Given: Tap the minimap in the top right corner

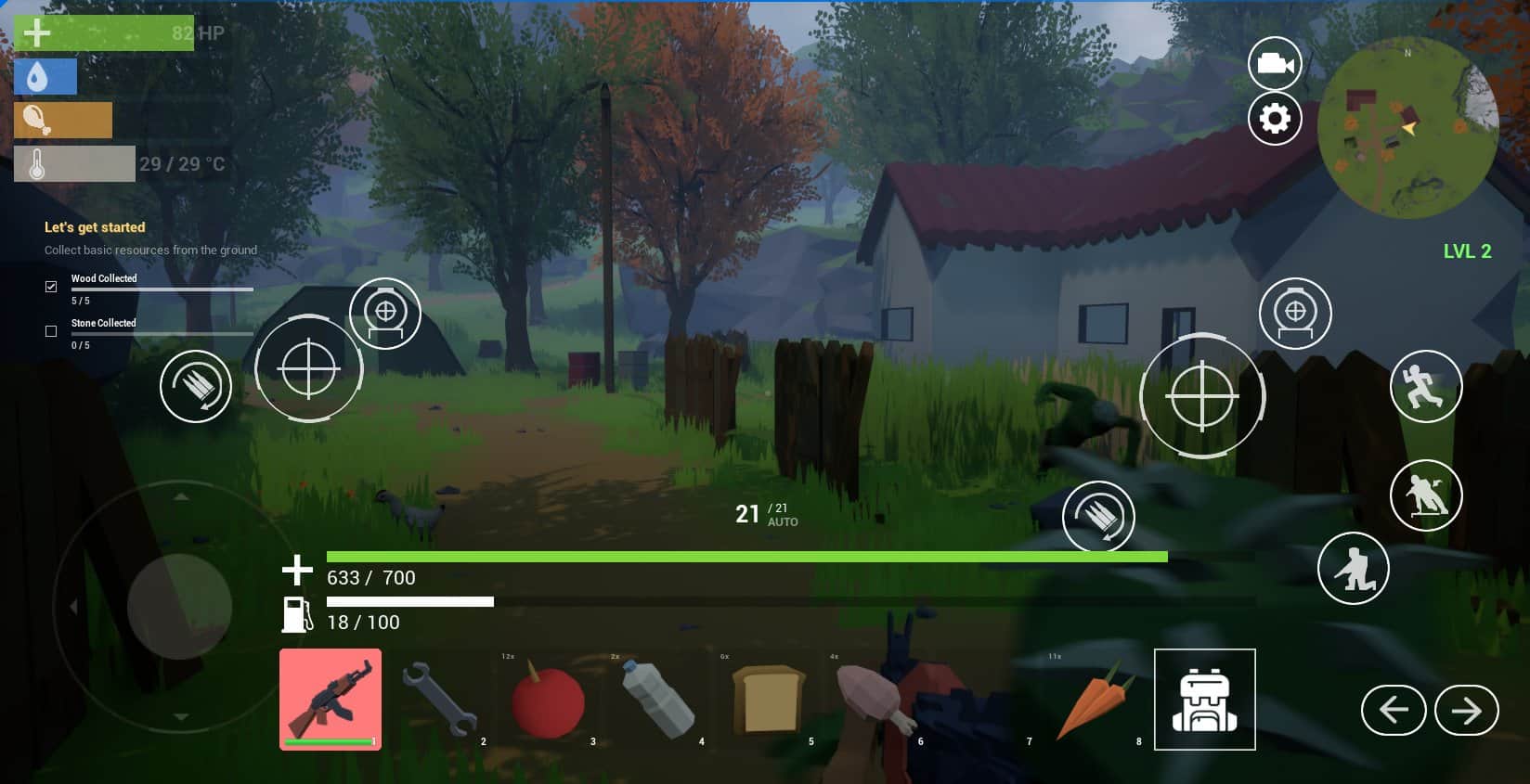Looking at the screenshot, I should [x=1407, y=127].
